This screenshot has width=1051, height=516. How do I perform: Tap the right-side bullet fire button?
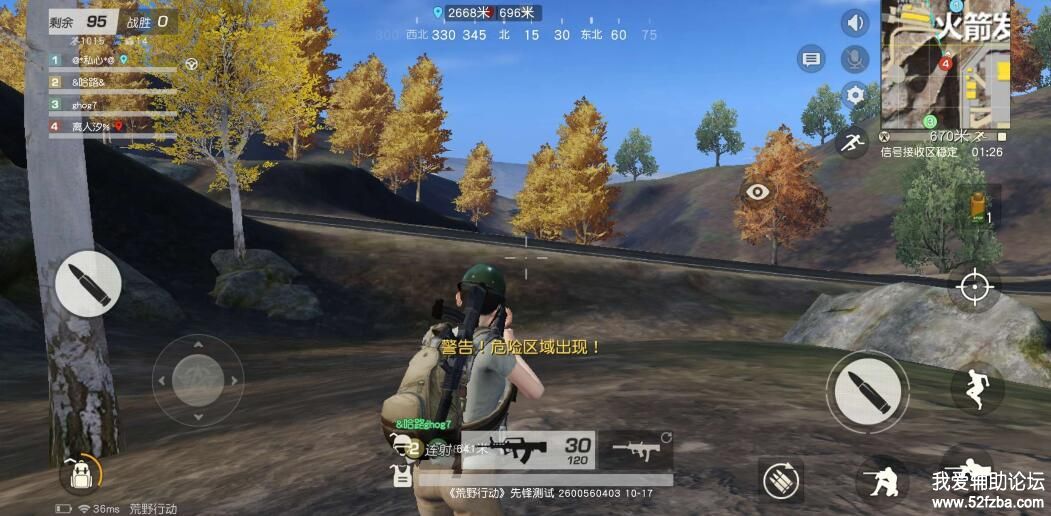867,391
